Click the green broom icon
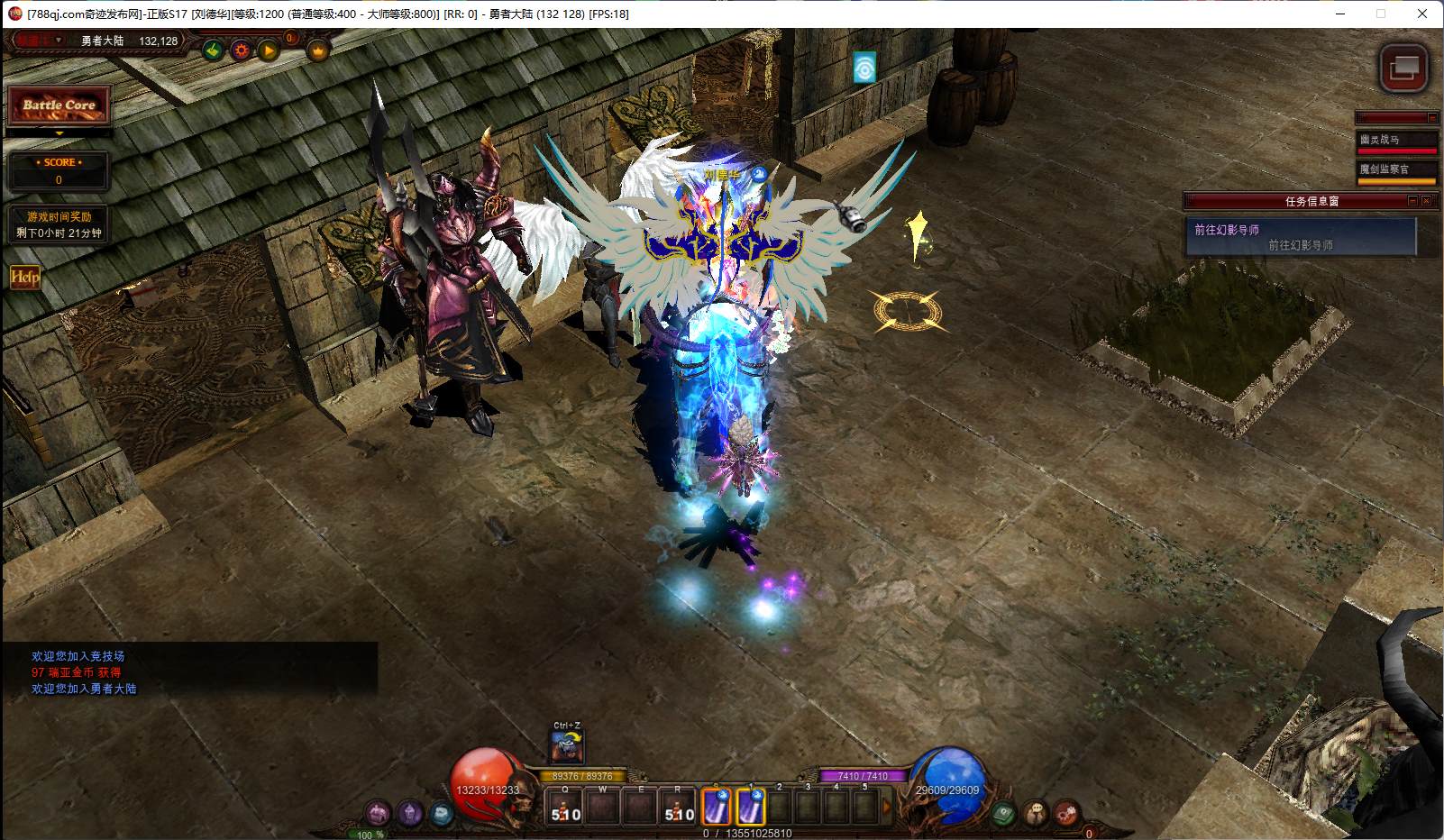The height and width of the screenshot is (840, 1444). pos(214,50)
